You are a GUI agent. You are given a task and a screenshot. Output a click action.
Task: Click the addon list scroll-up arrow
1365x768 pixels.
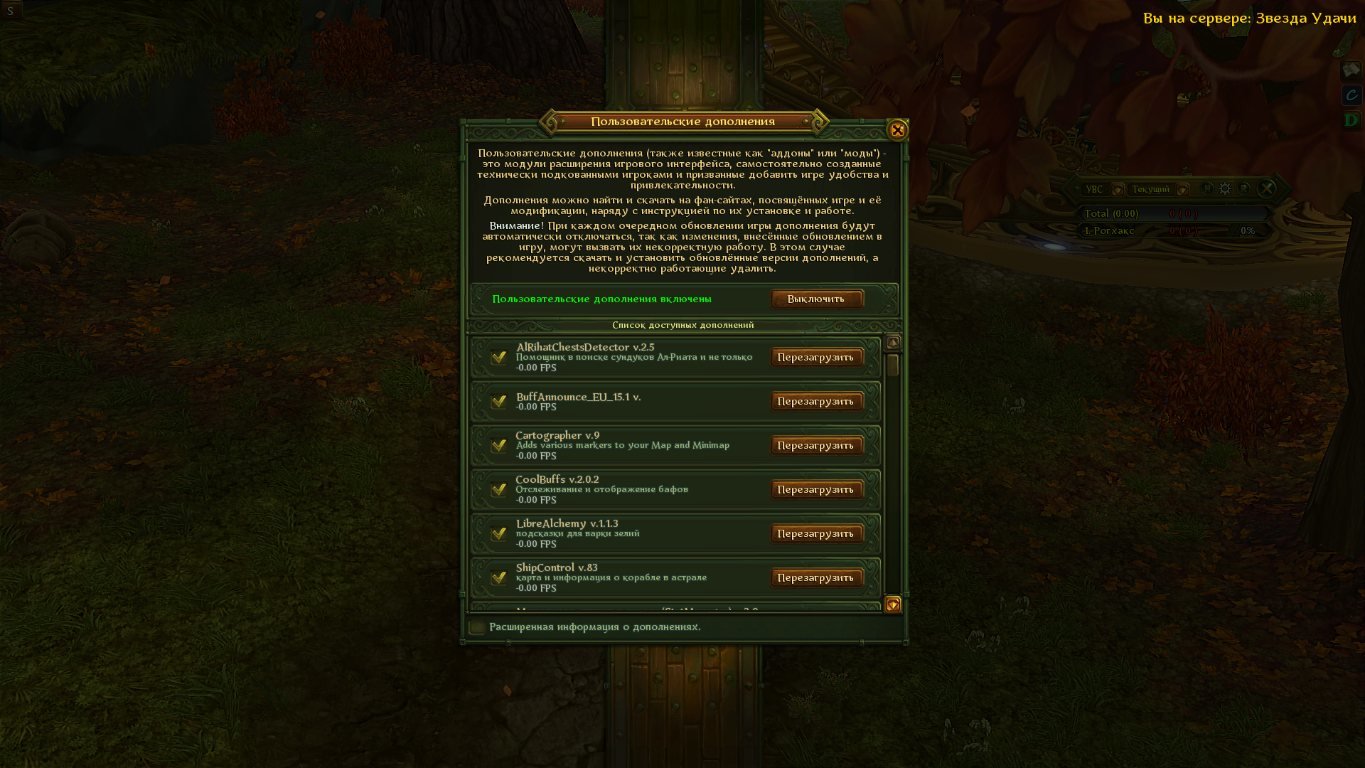tap(893, 341)
